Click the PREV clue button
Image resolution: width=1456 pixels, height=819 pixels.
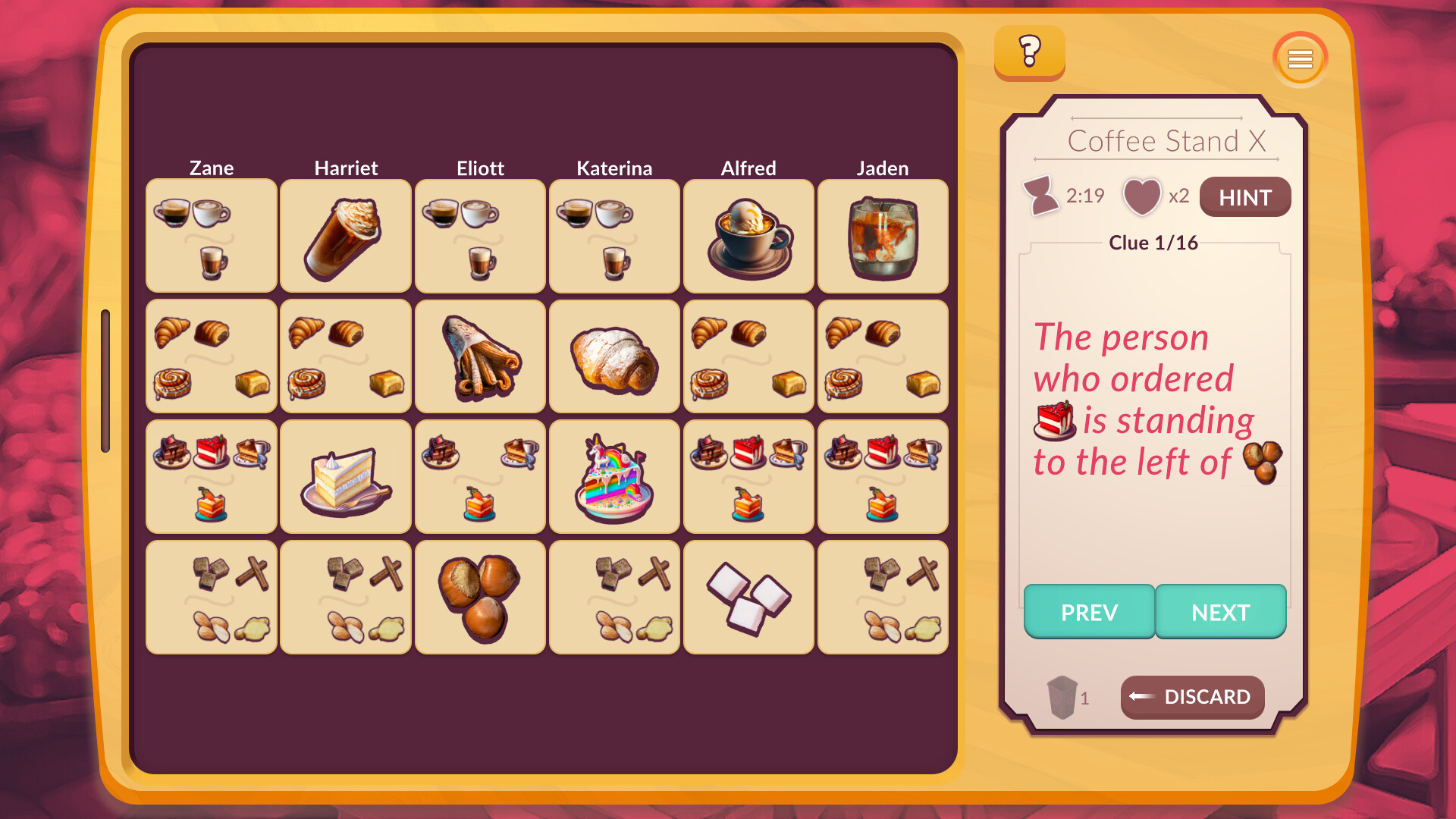pos(1089,611)
